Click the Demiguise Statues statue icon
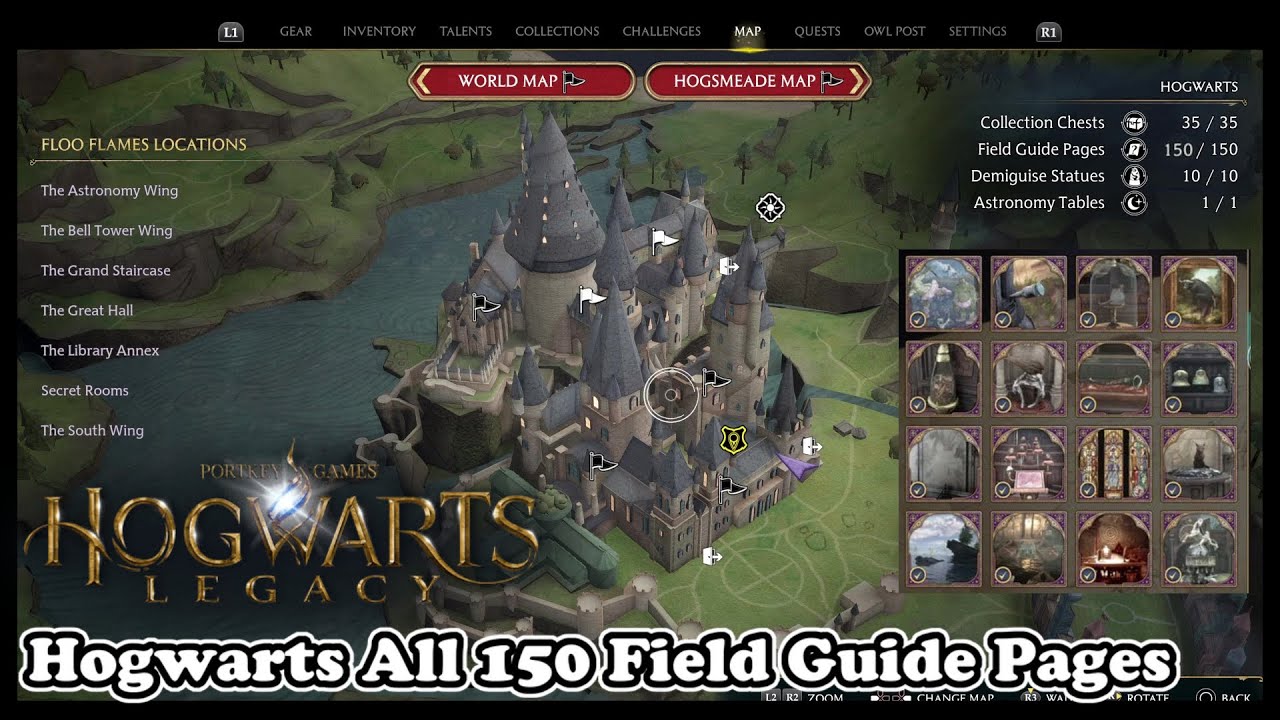The image size is (1280, 720). (x=1133, y=176)
